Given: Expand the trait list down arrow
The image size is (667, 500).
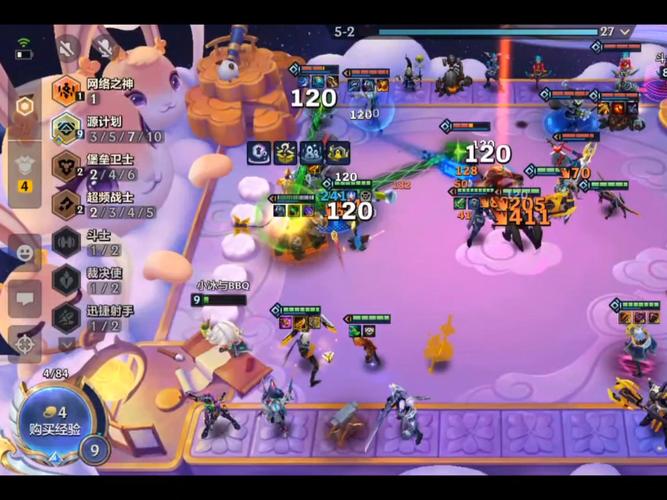Looking at the screenshot, I should pos(67,343).
